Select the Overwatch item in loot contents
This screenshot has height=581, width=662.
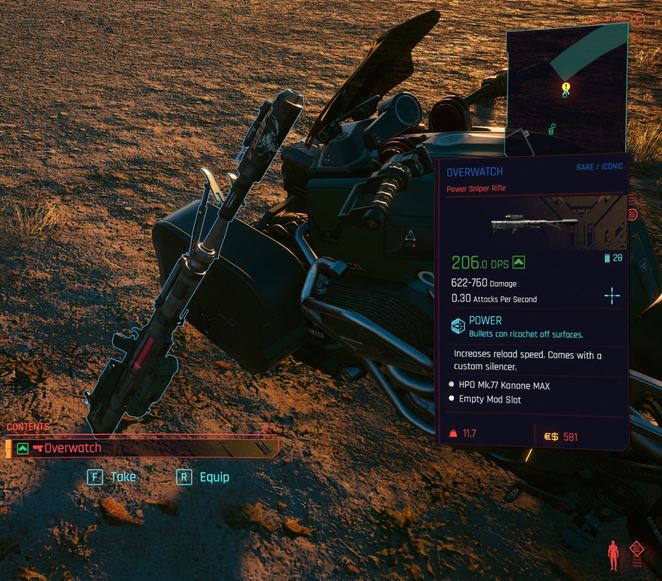coord(140,449)
